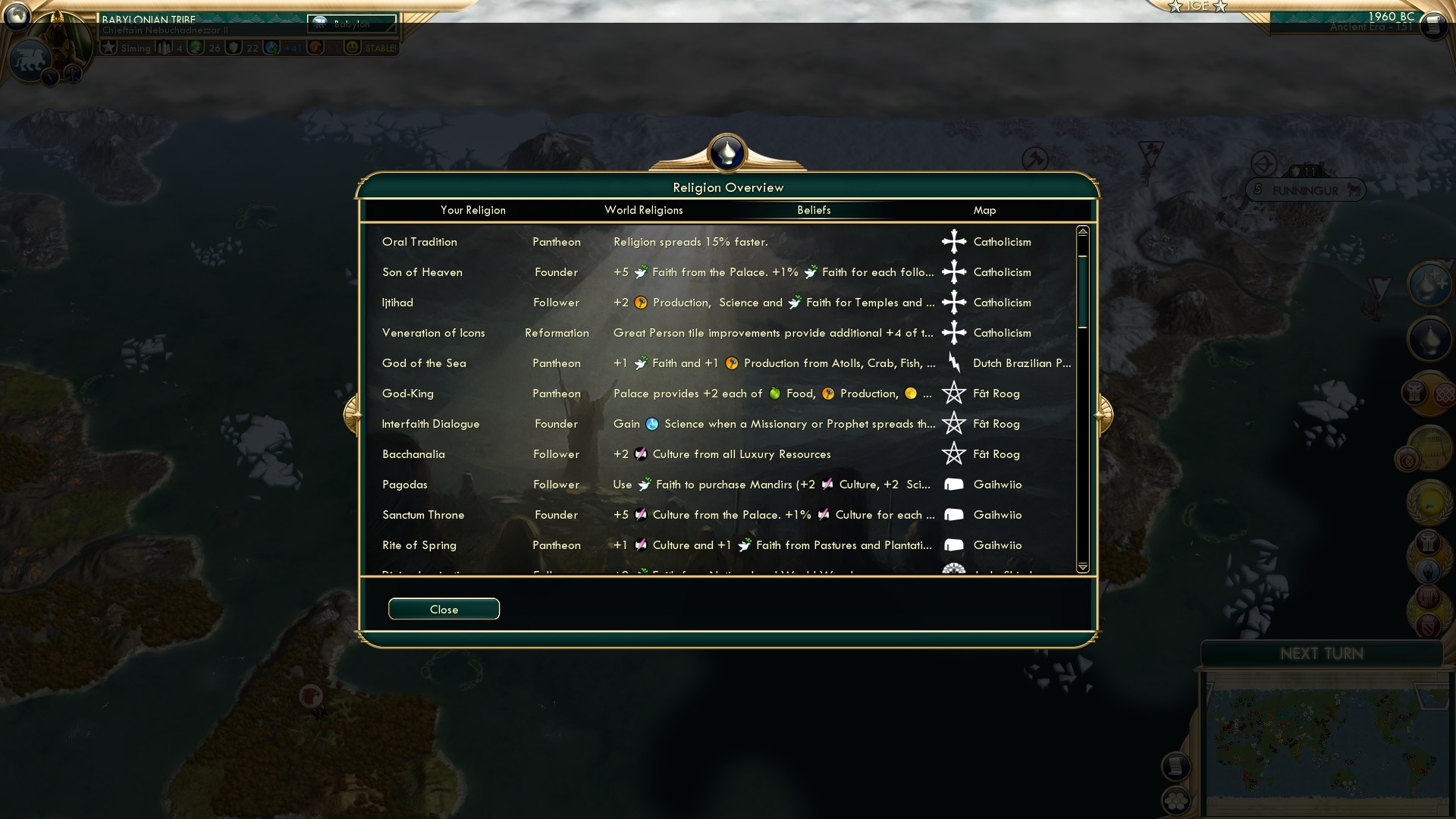
Task: Toggle the star right of the IGE label
Action: 1219,7
